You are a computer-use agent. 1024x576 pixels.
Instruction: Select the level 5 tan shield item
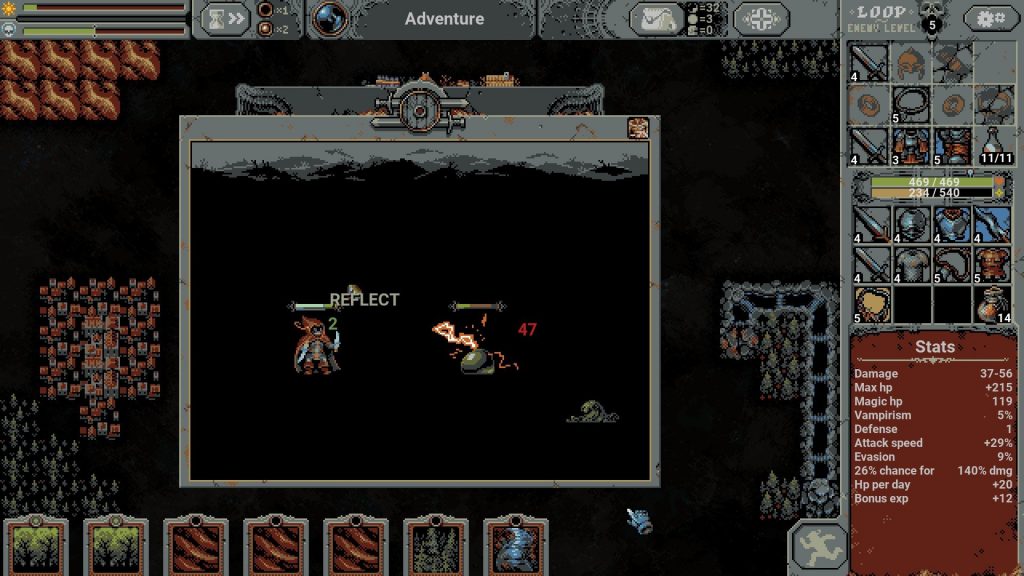tap(871, 304)
